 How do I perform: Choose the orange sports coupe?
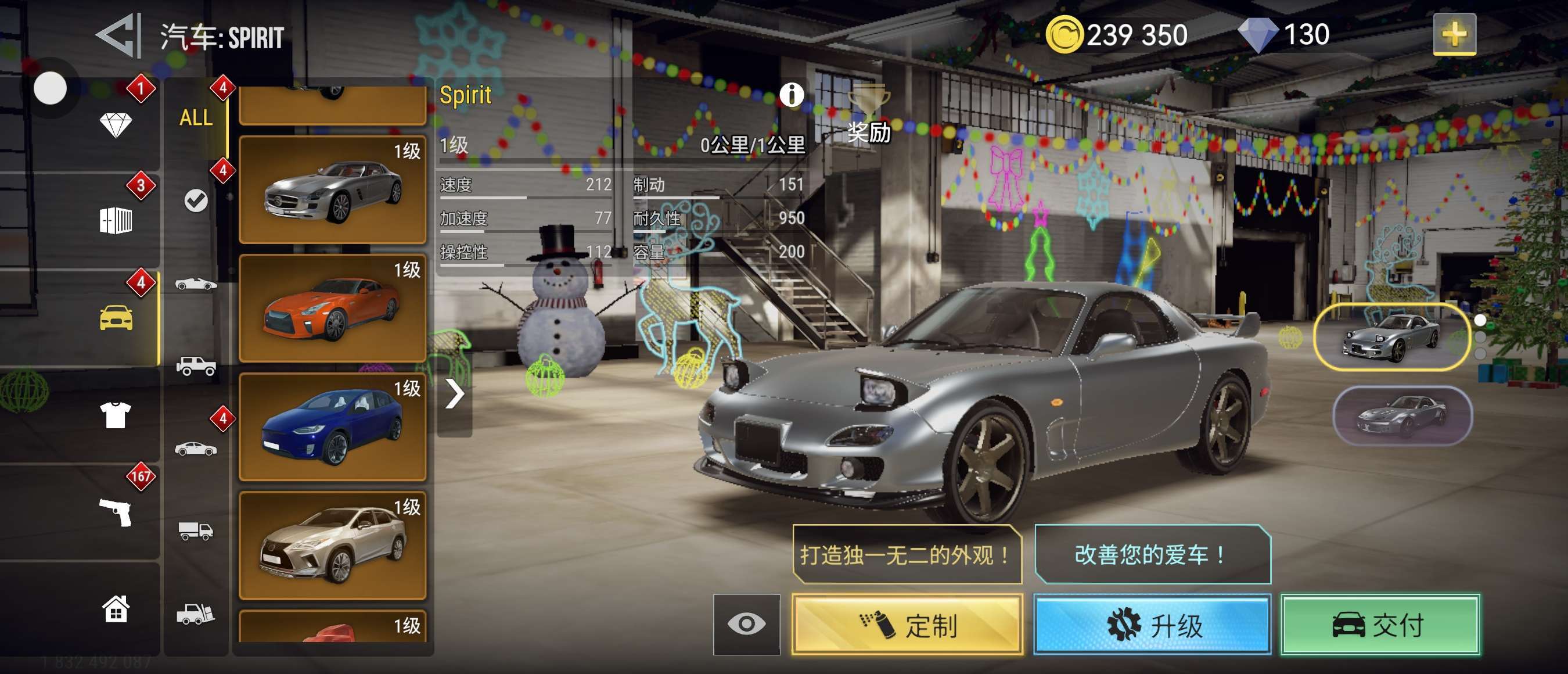tap(332, 308)
